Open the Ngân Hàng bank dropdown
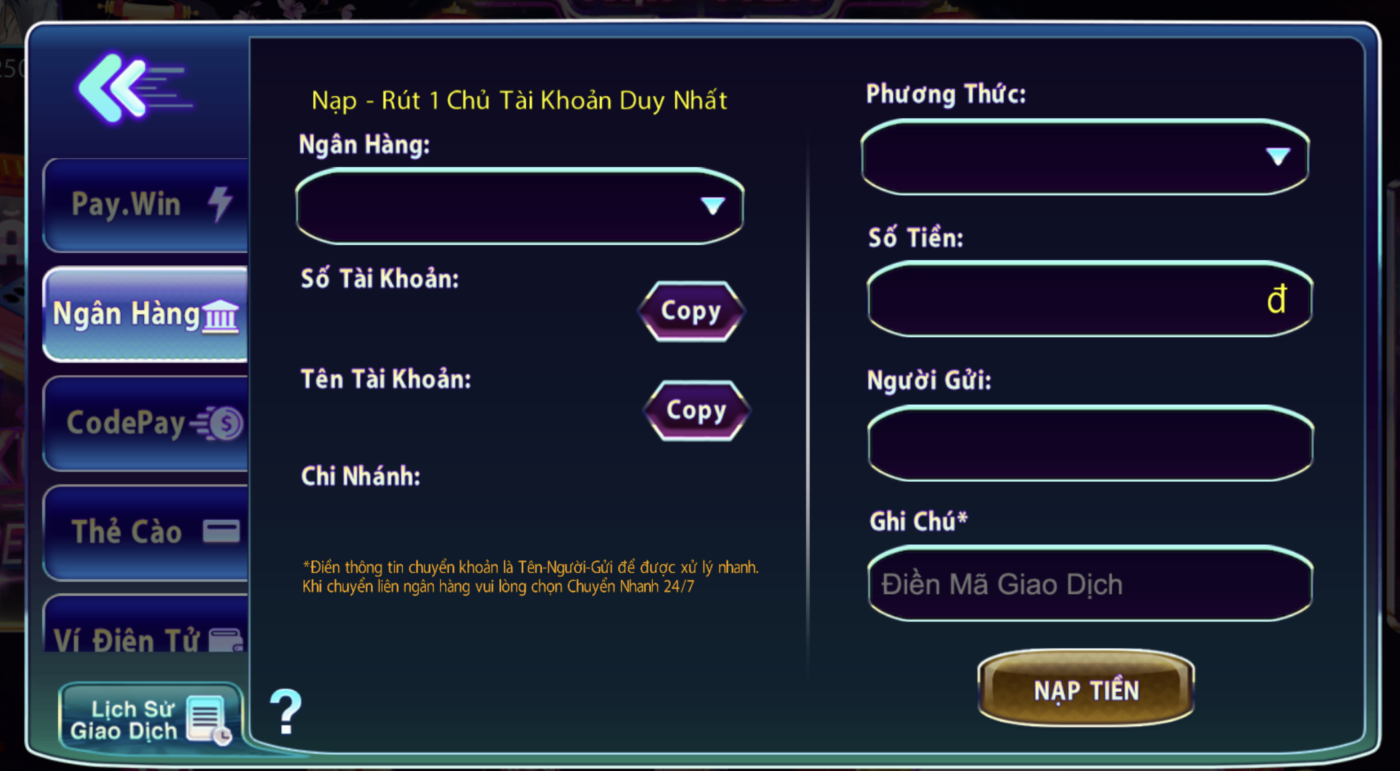This screenshot has width=1400, height=771. coord(517,207)
